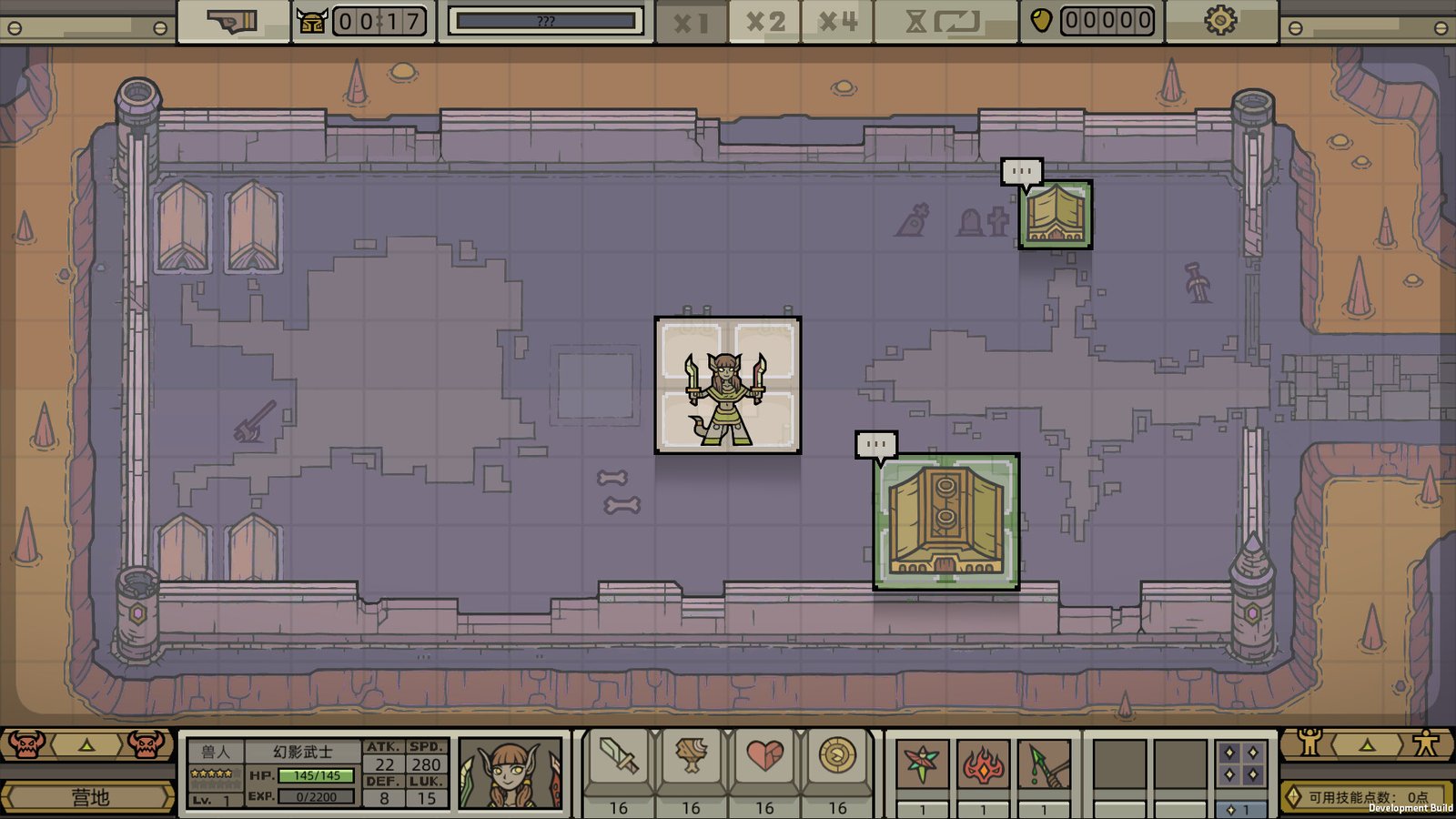1456x819 pixels.
Task: Open the 营地 camp button
Action: 89,797
